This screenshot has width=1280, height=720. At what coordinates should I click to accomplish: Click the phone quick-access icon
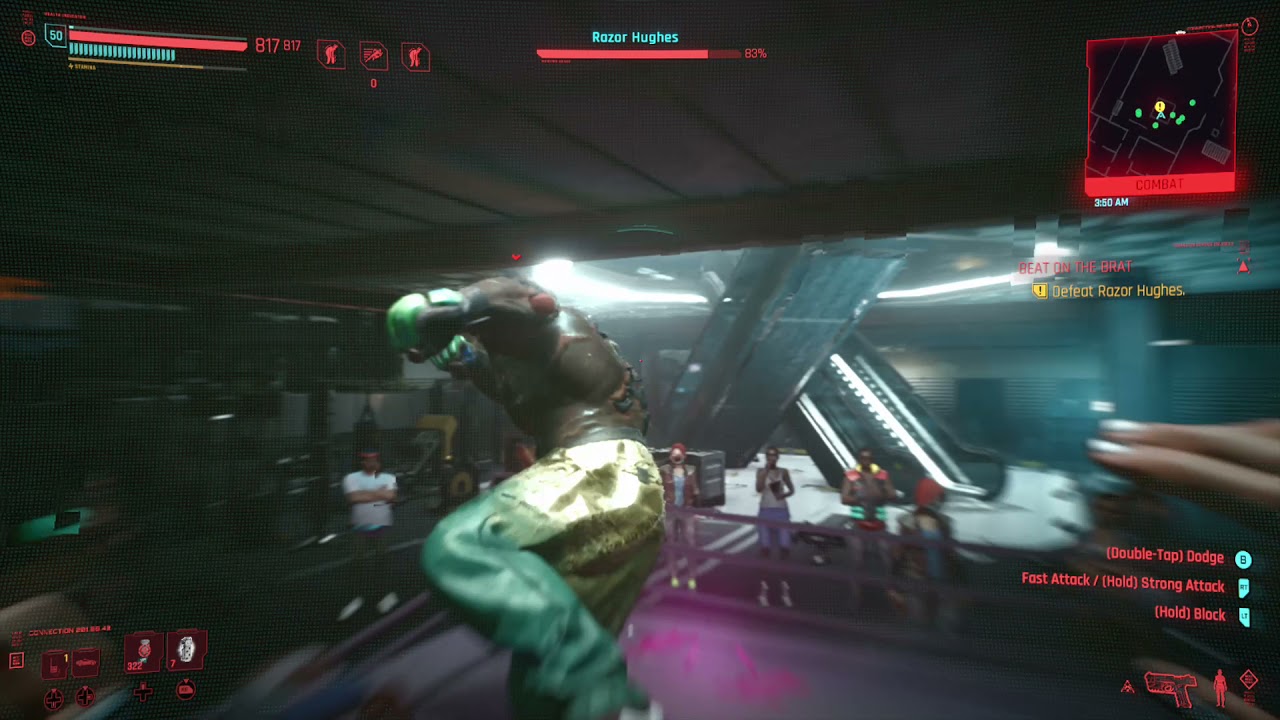pos(54,664)
